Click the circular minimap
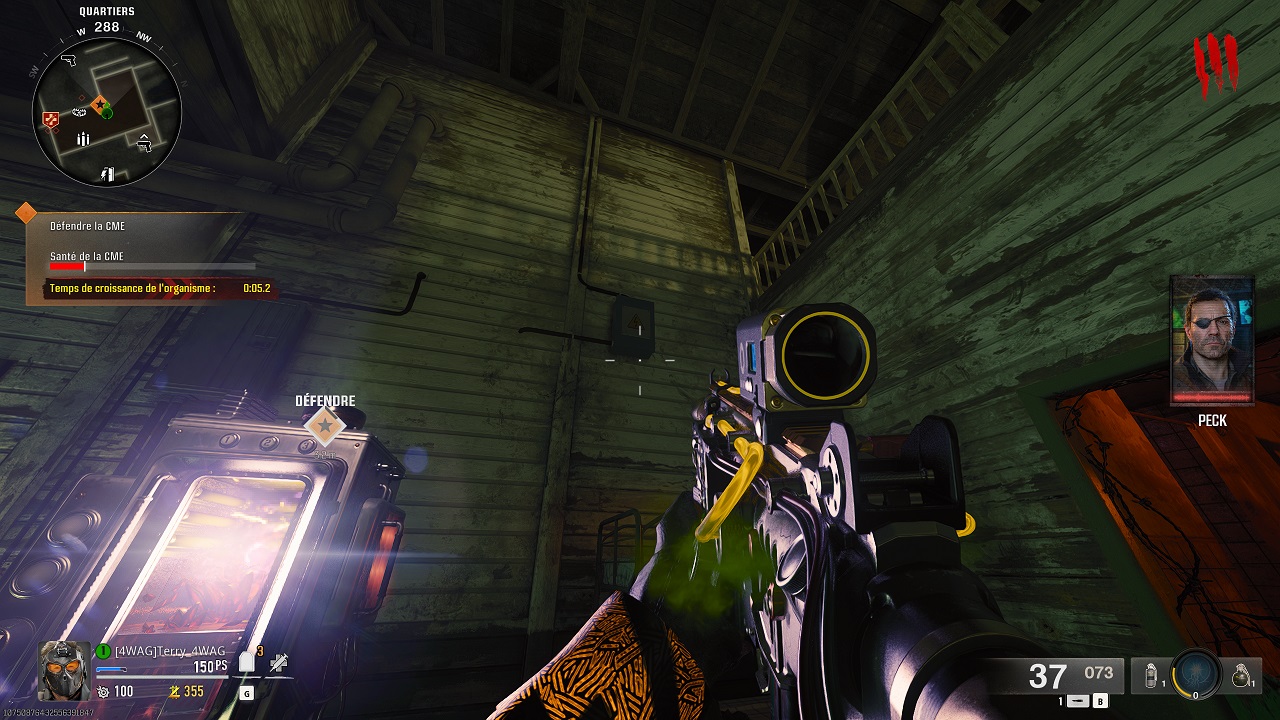The image size is (1280, 720). click(106, 110)
